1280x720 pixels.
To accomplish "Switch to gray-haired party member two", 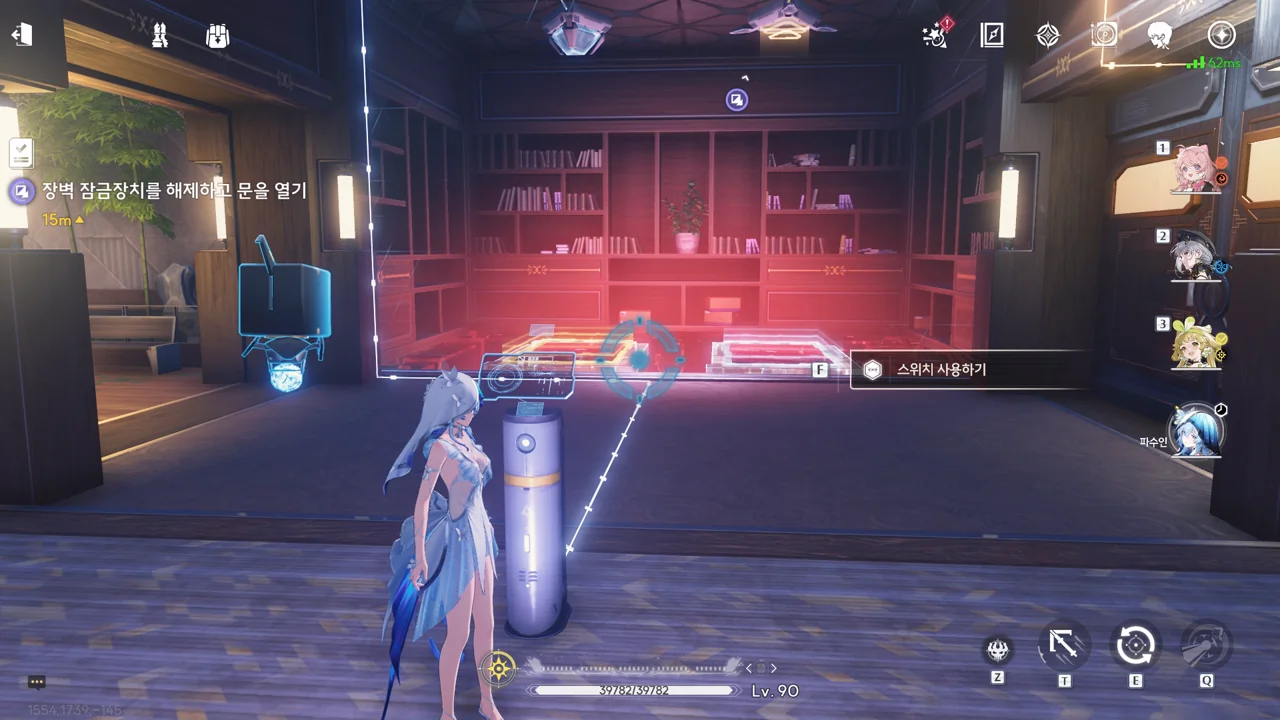I will (1195, 257).
